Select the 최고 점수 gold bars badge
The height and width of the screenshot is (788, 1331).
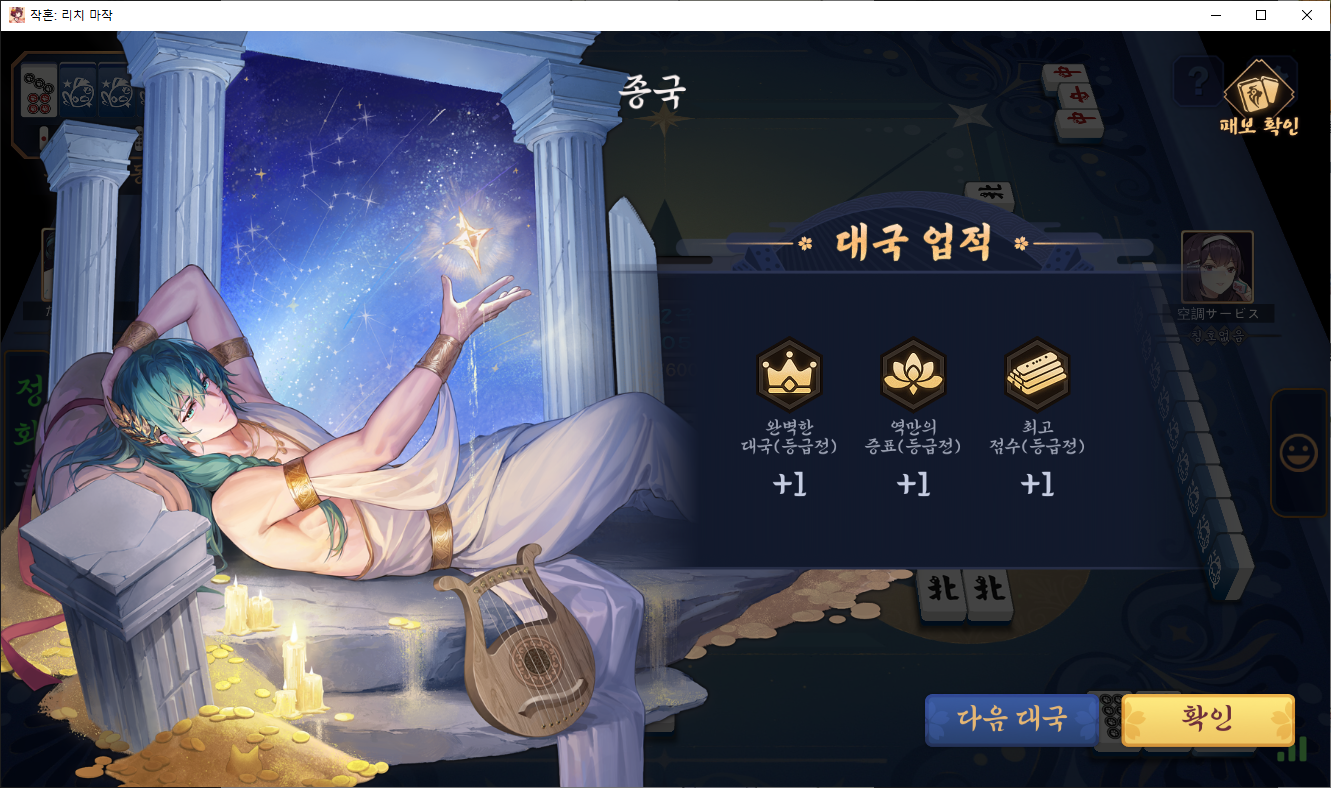click(1037, 369)
